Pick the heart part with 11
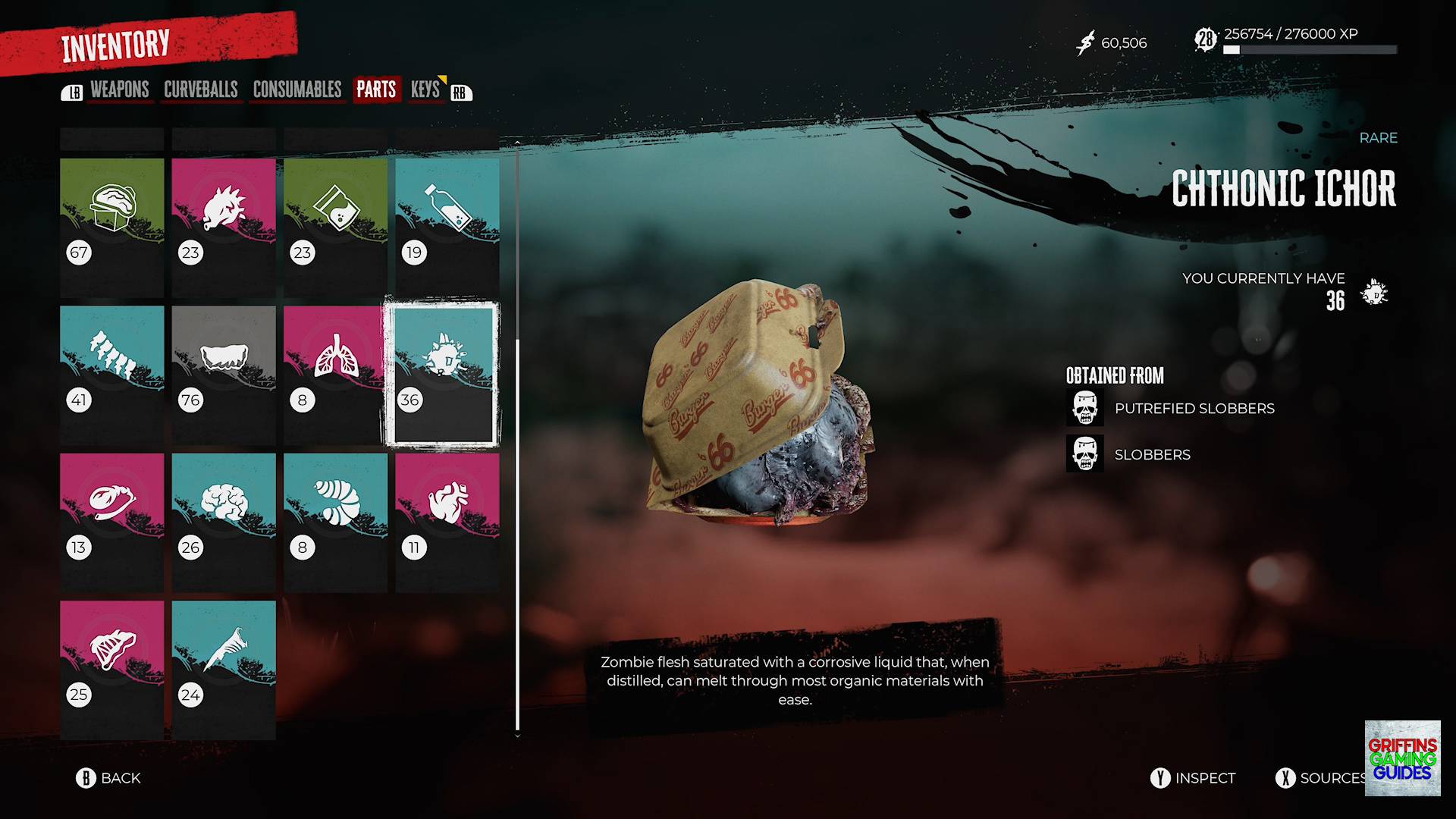The height and width of the screenshot is (819, 1456). (x=447, y=521)
